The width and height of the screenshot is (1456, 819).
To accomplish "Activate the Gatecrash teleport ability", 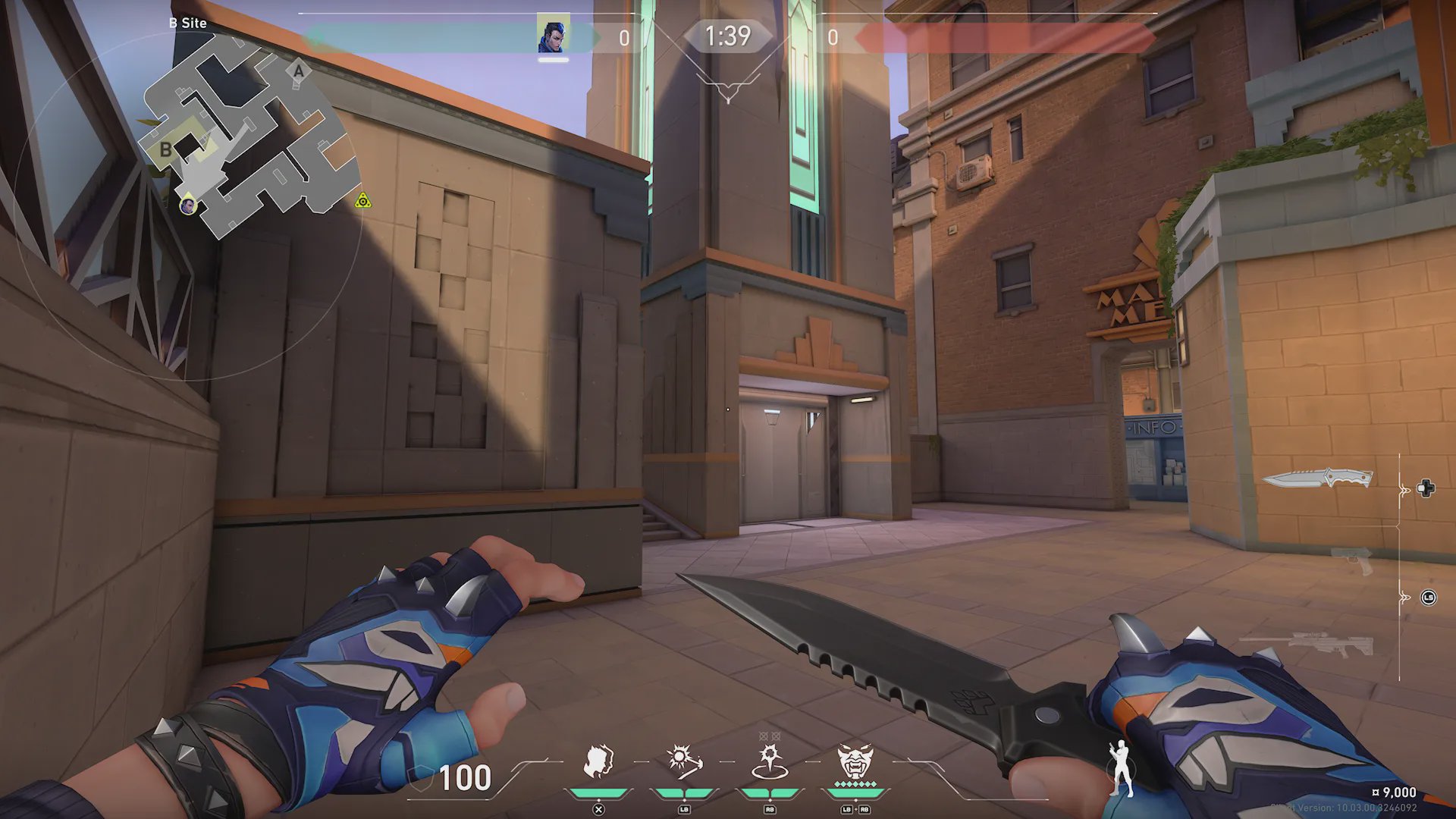I will [770, 761].
